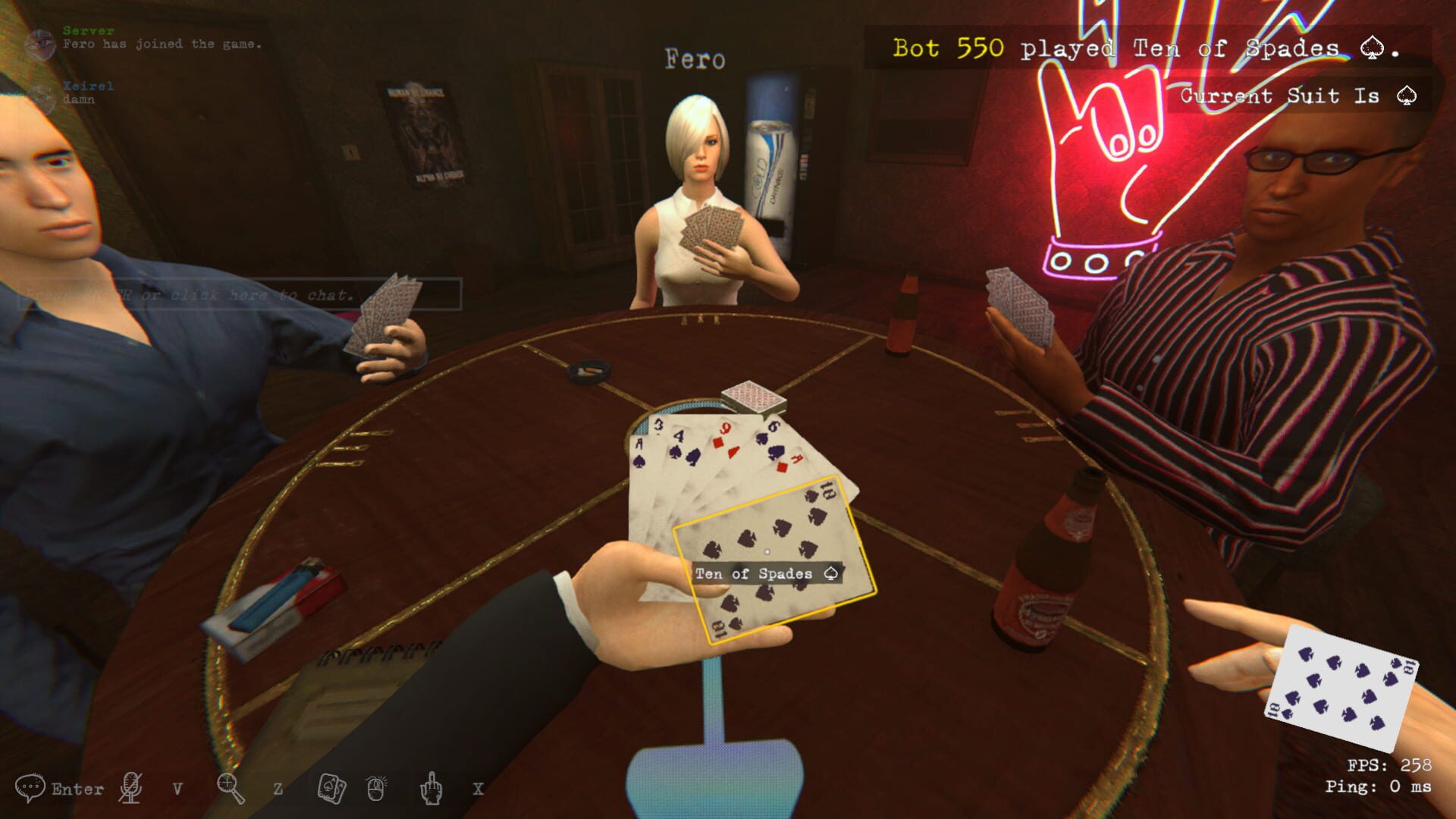Click the Enter label beside the chat icon
The image size is (1456, 819).
pyautogui.click(x=78, y=789)
